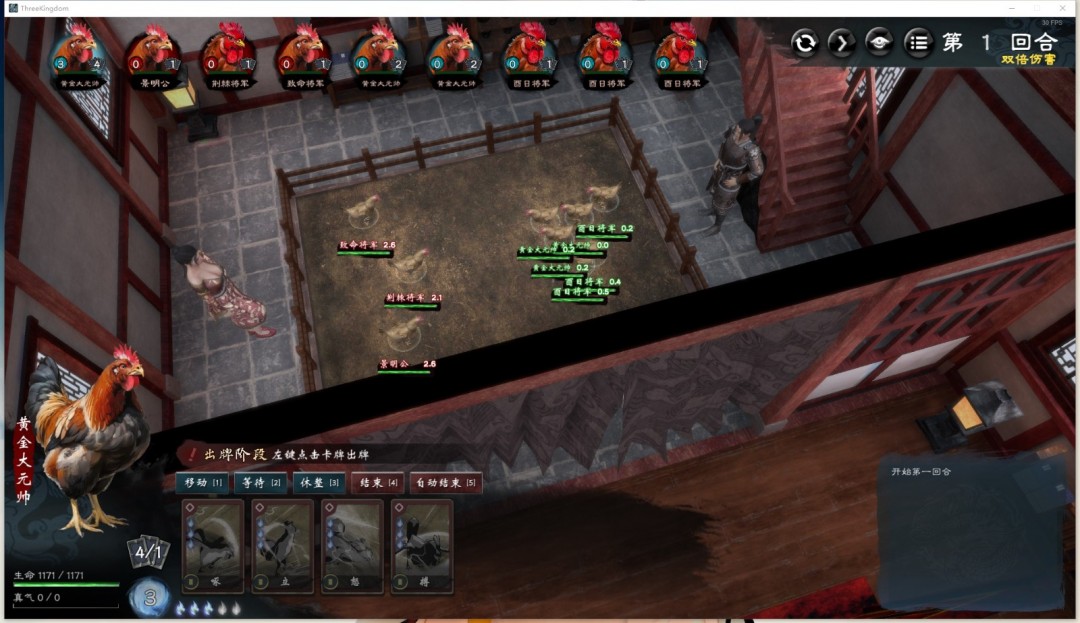Play the 立 card from hand
The width and height of the screenshot is (1080, 623).
(x=283, y=546)
